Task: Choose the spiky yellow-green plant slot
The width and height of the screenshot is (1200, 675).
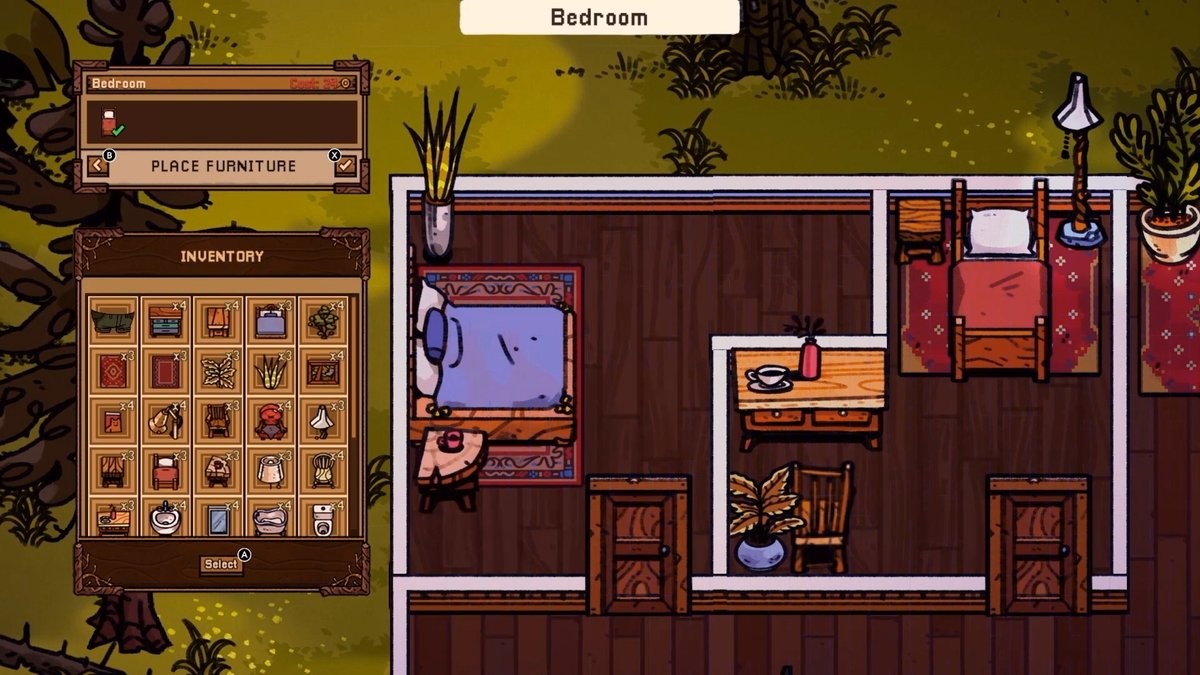Action: [x=269, y=371]
